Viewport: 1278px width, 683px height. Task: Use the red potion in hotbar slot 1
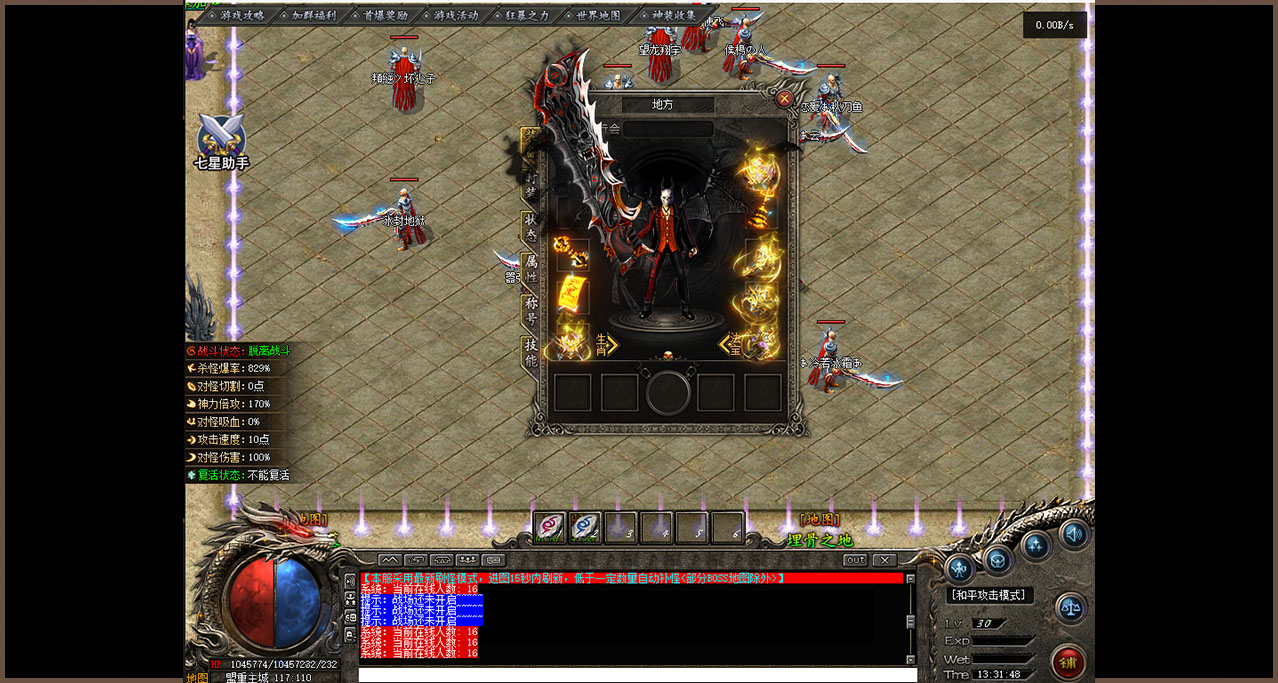(x=549, y=527)
